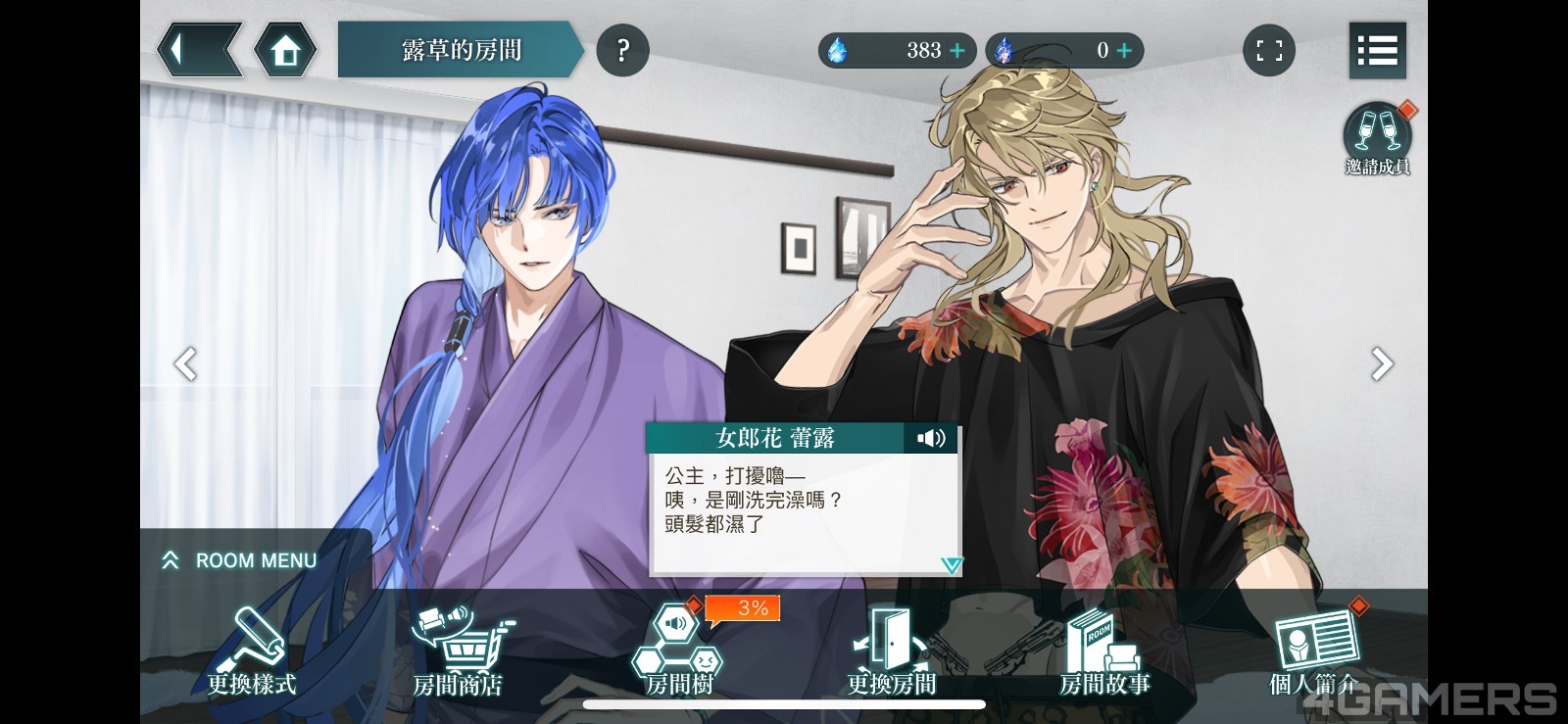Screen dimensions: 1568x724
Task: Toggle fullscreen view mode
Action: 1269,50
